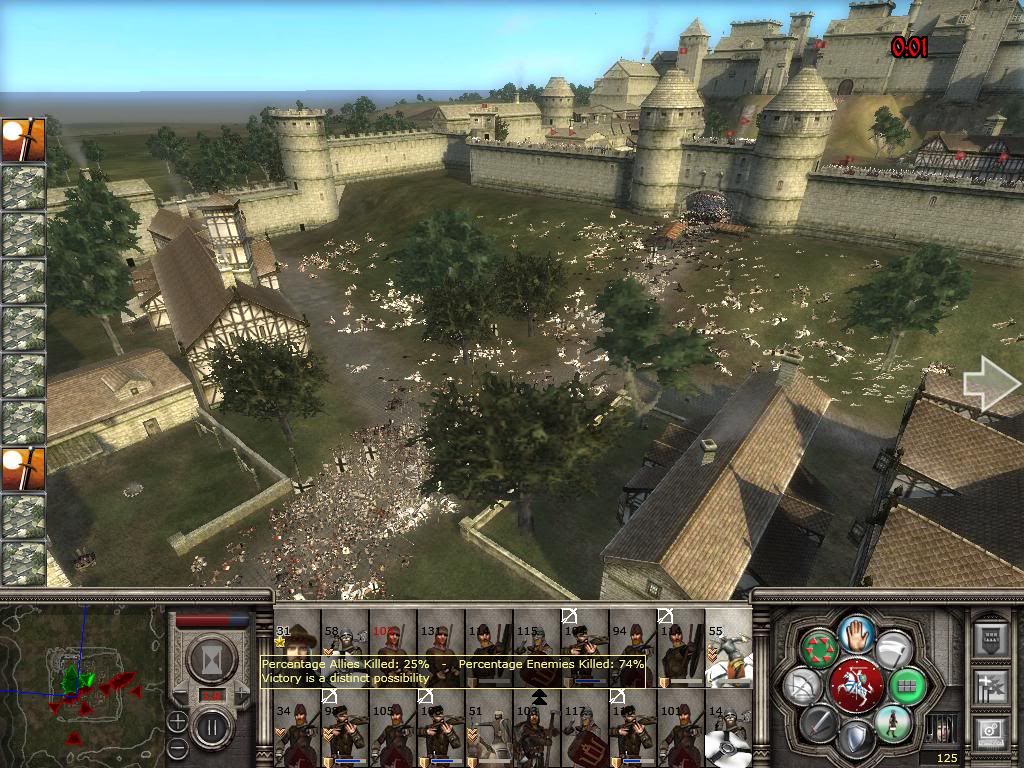Toggle fire at will bow button
This screenshot has height=768, width=1024.
[804, 686]
